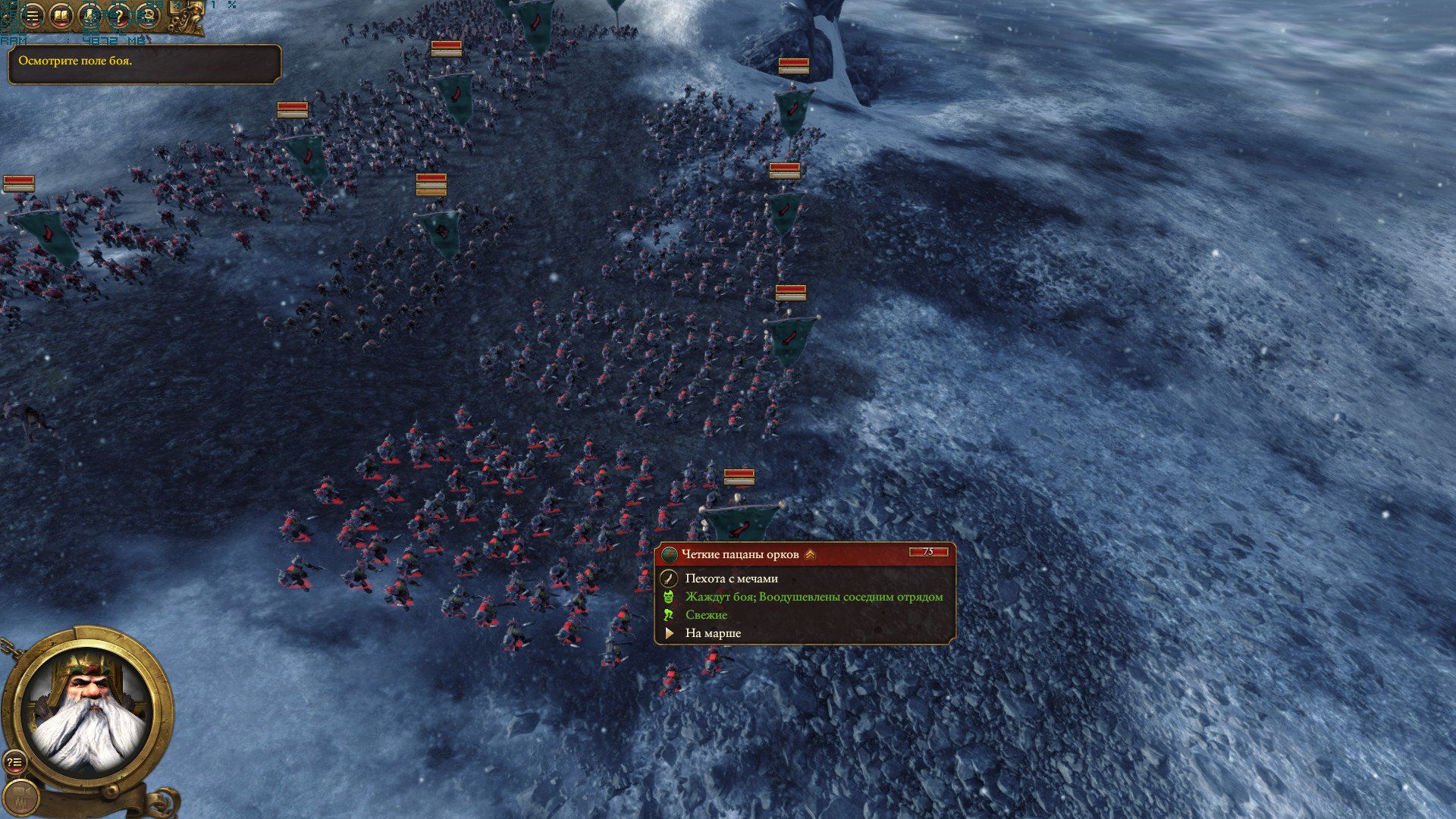Screen dimensions: 1456x819
Task: Open the open-book encyclopedia icon
Action: [61, 16]
